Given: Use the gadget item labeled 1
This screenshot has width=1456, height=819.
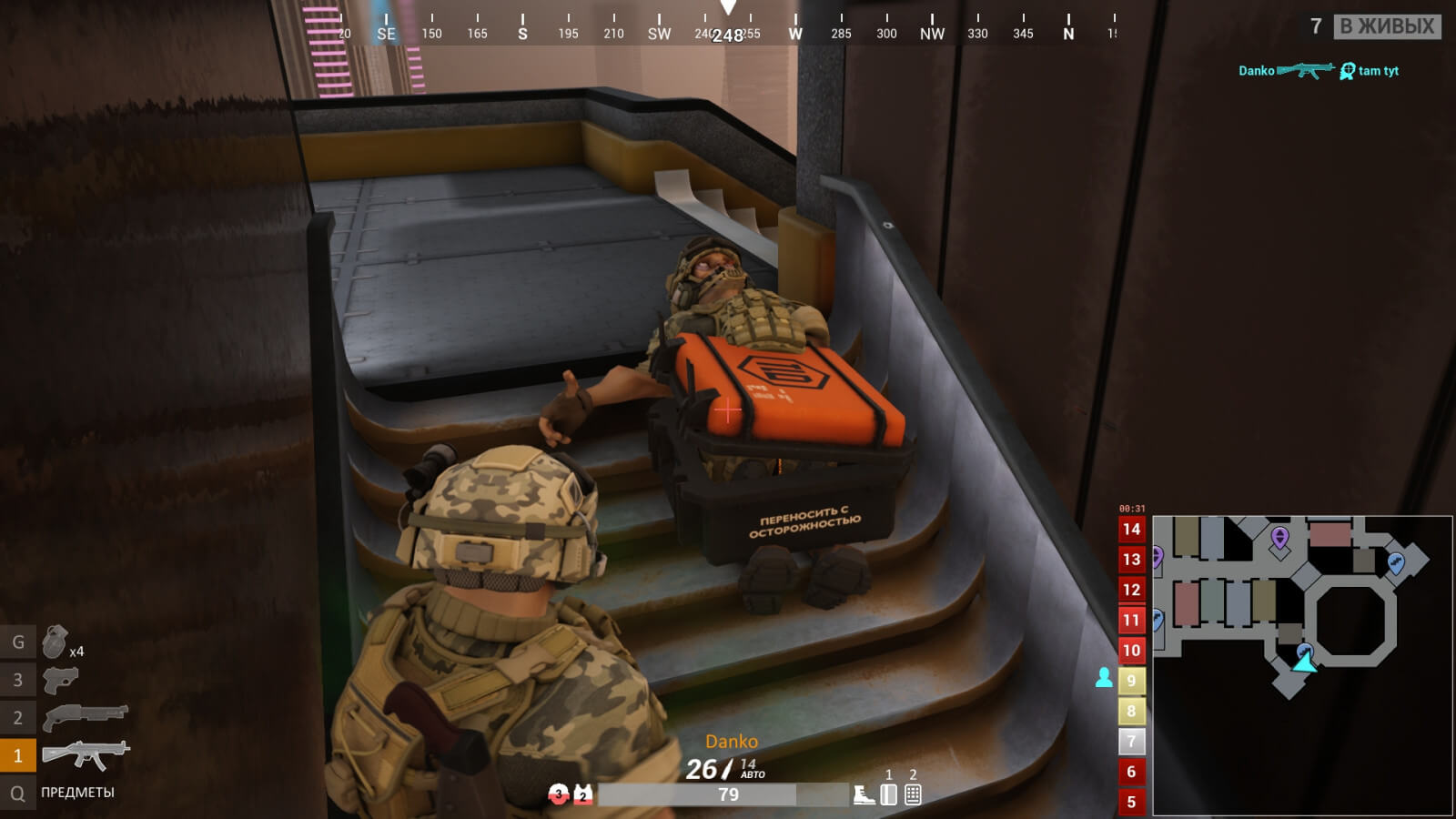Looking at the screenshot, I should tap(889, 794).
